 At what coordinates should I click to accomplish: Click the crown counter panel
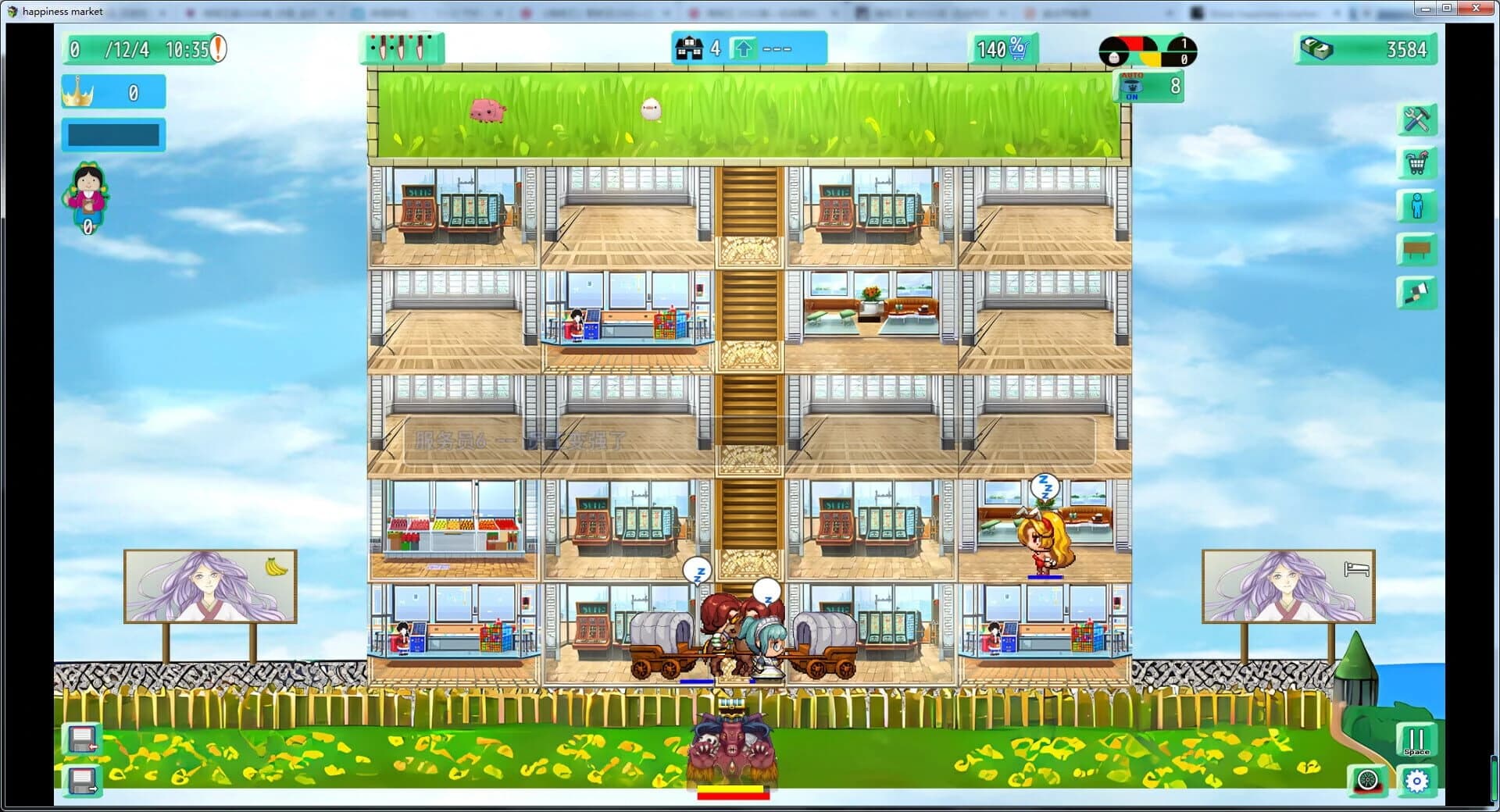[x=112, y=91]
